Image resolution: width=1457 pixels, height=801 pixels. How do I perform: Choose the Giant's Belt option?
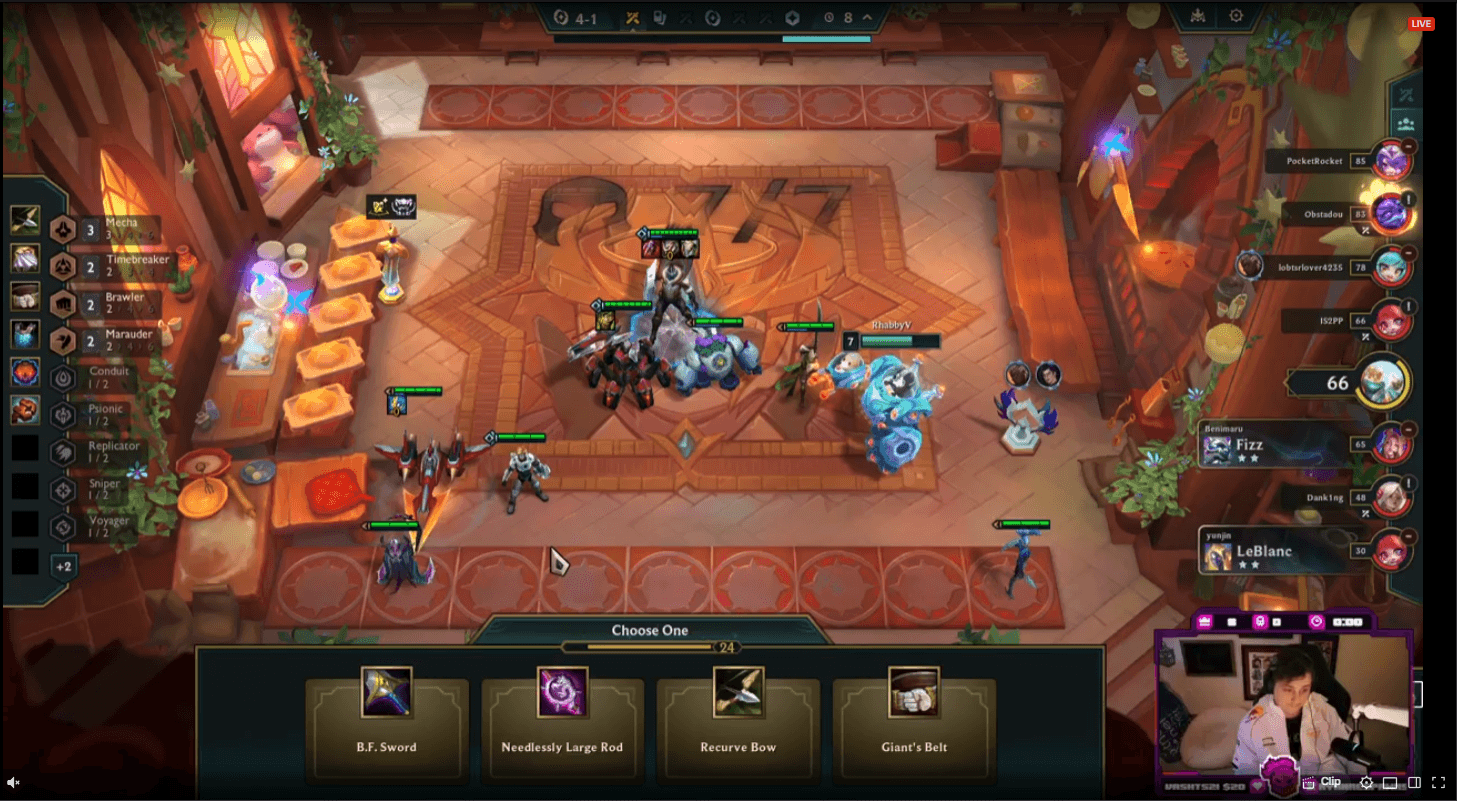(x=913, y=715)
